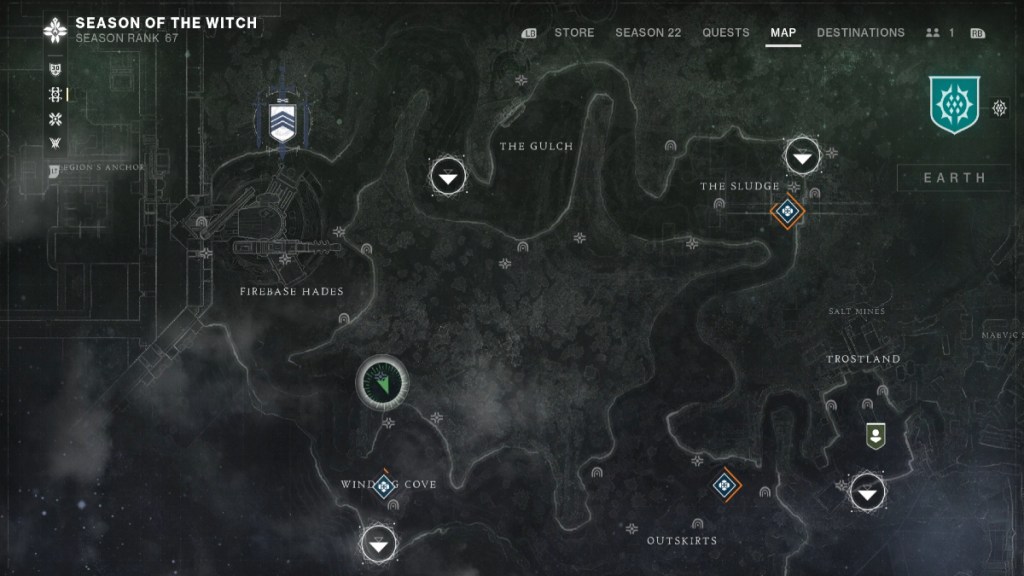The height and width of the screenshot is (576, 1024).
Task: Click the shield icon marked 30 in the left sidebar
Action: pyautogui.click(x=55, y=70)
